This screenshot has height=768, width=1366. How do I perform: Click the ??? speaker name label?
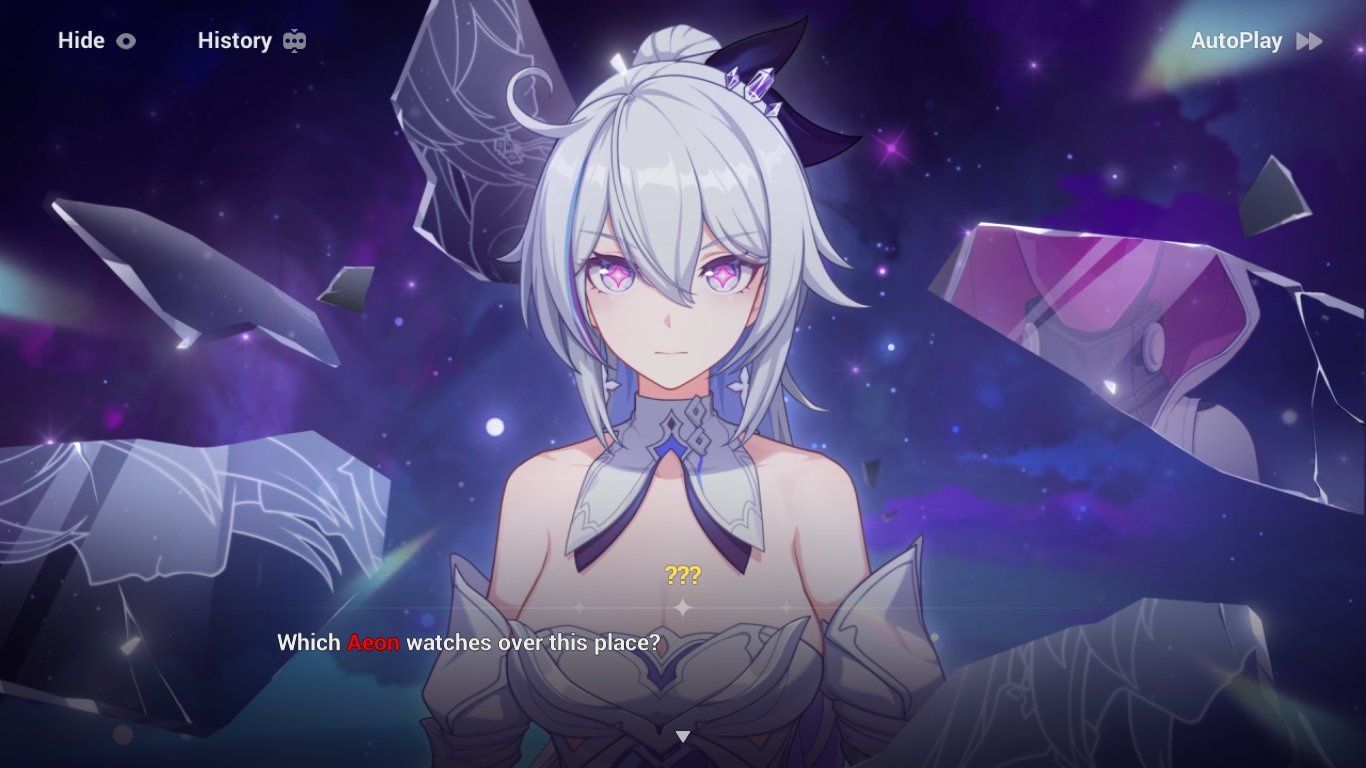pyautogui.click(x=683, y=575)
